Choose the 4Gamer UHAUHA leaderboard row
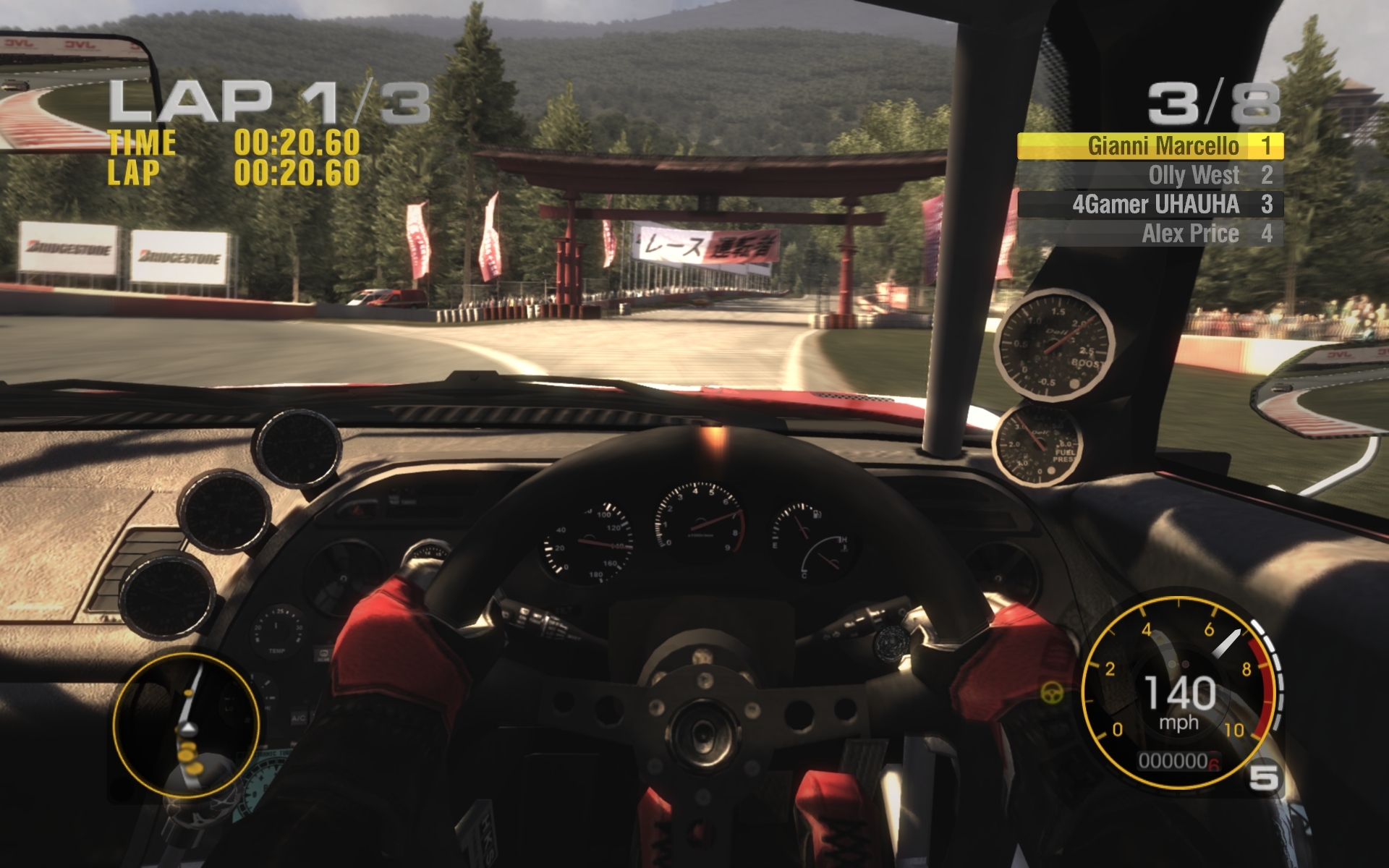This screenshot has width=1389, height=868. pyautogui.click(x=1150, y=205)
